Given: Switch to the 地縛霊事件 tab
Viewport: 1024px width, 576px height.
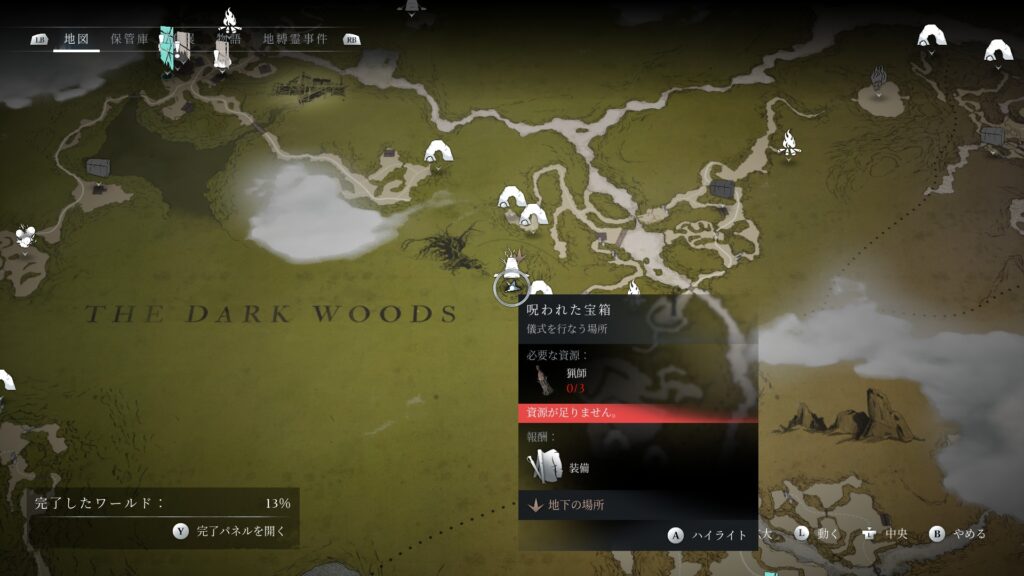Looking at the screenshot, I should pos(295,39).
